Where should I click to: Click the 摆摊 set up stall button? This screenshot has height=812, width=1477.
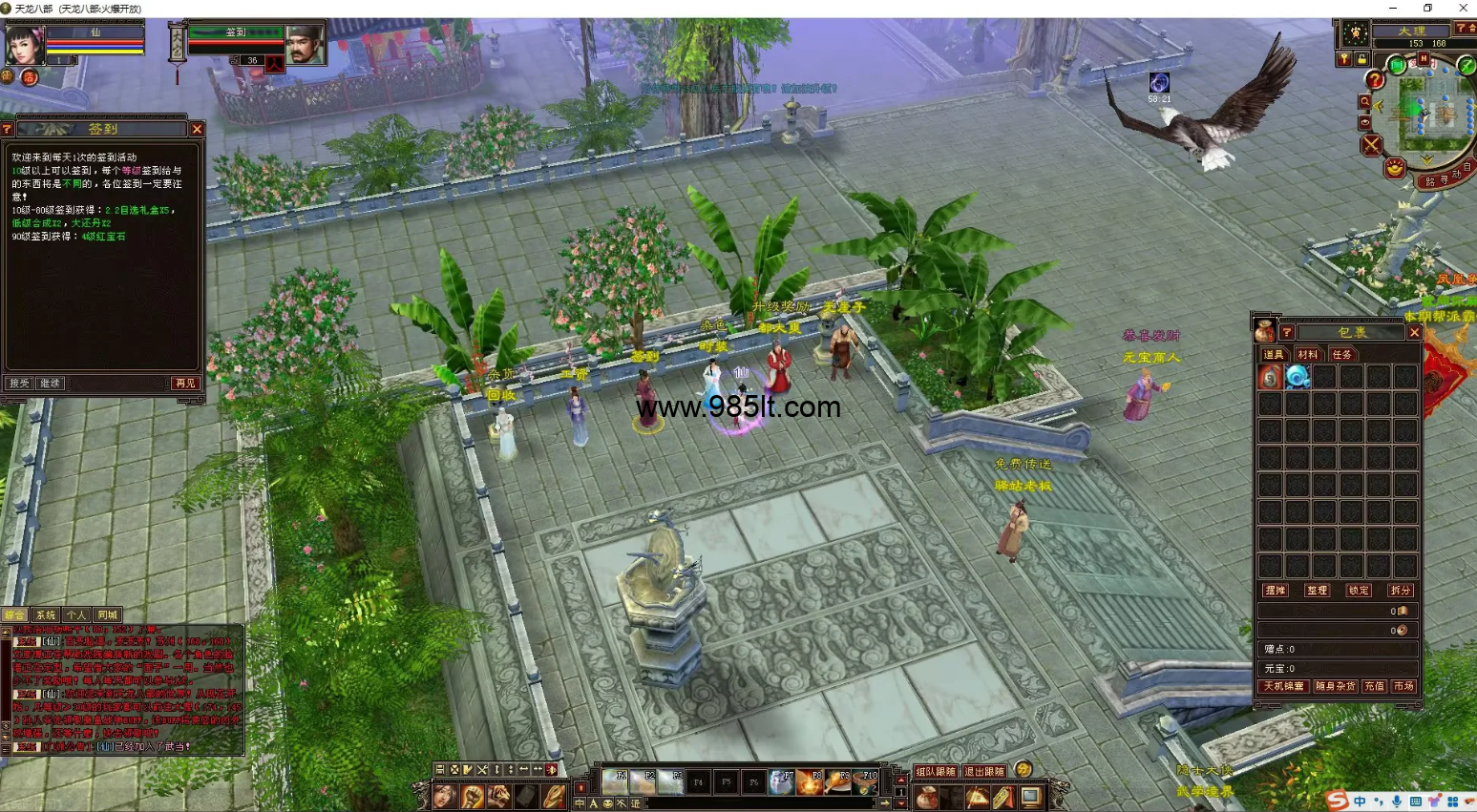pos(1276,591)
